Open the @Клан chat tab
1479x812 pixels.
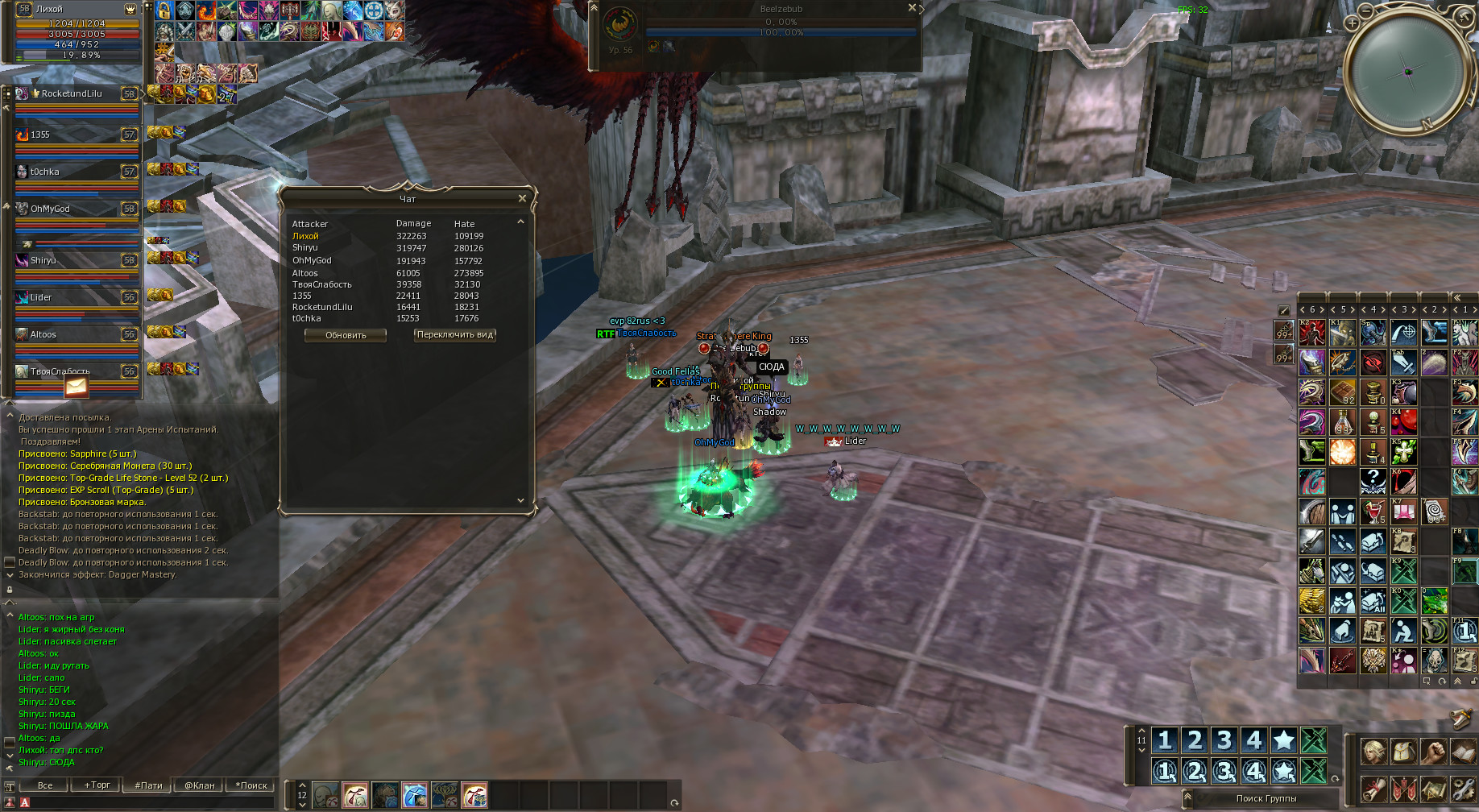200,785
